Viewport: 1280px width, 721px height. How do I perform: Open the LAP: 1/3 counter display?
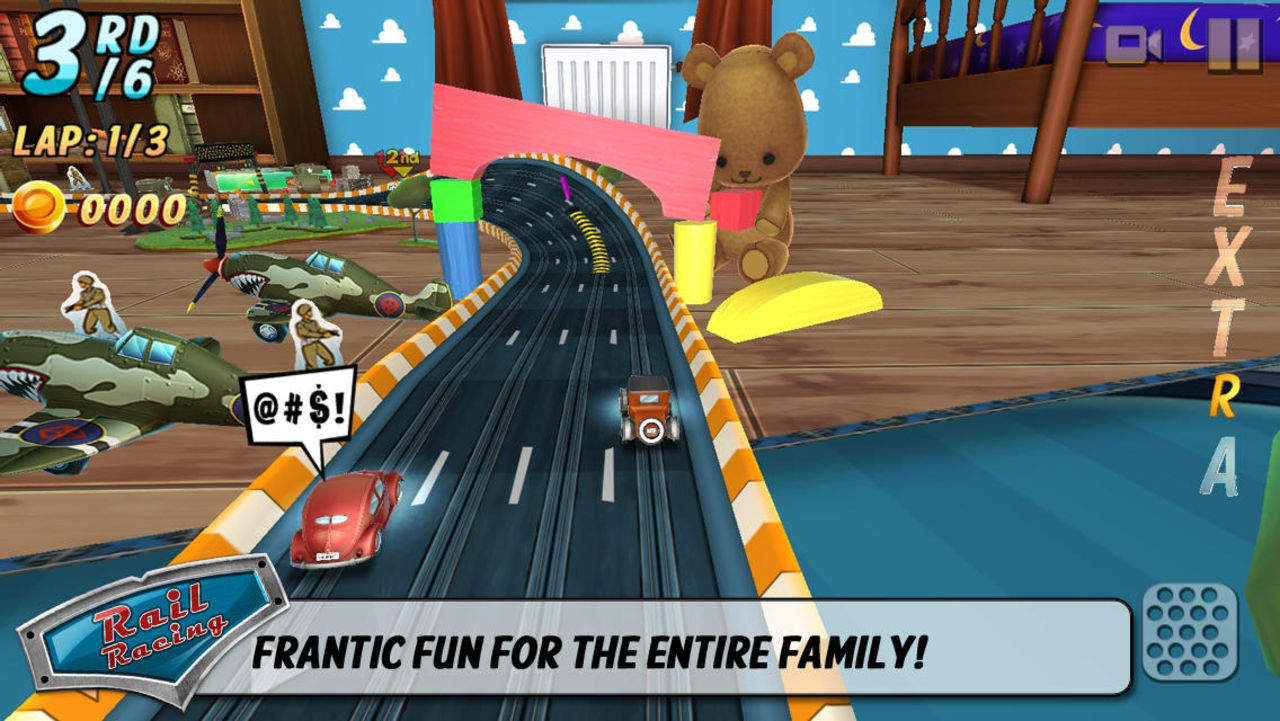(90, 142)
